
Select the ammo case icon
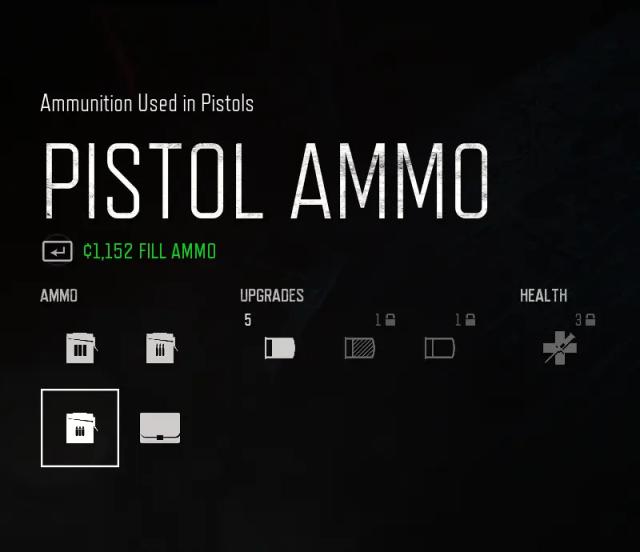160,428
